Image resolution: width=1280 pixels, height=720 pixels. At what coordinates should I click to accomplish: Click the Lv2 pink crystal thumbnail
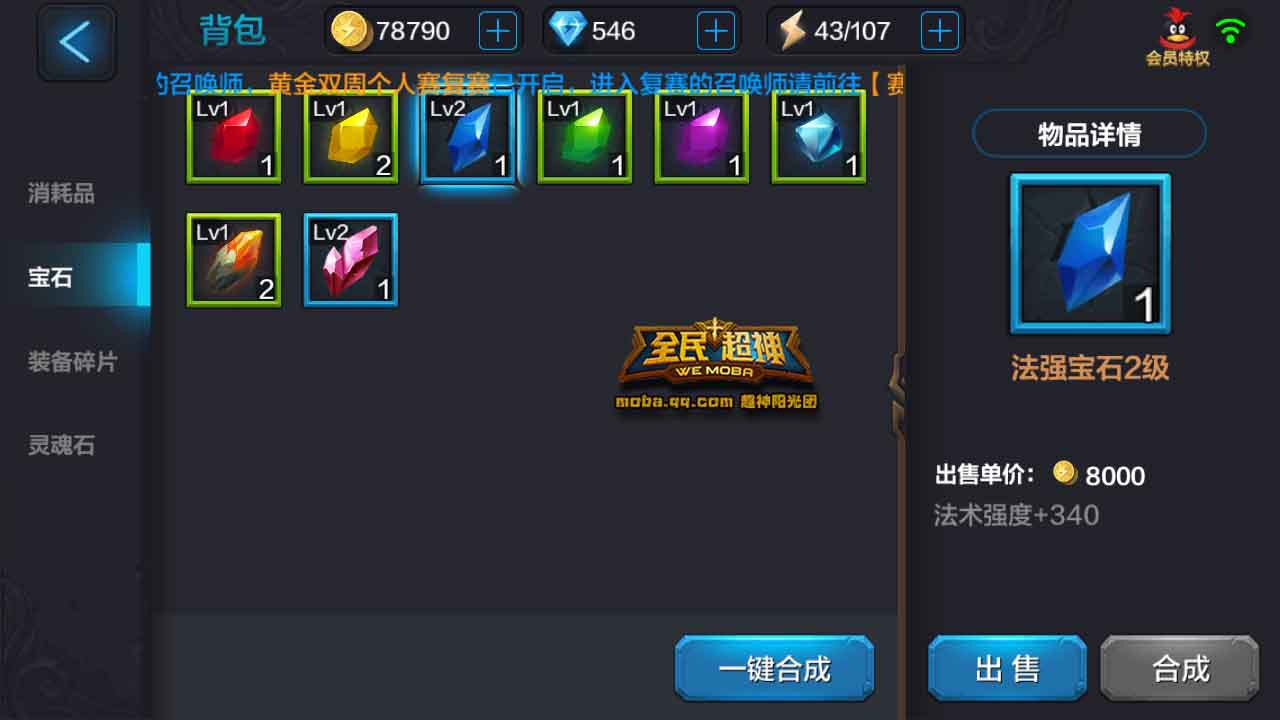click(x=350, y=260)
